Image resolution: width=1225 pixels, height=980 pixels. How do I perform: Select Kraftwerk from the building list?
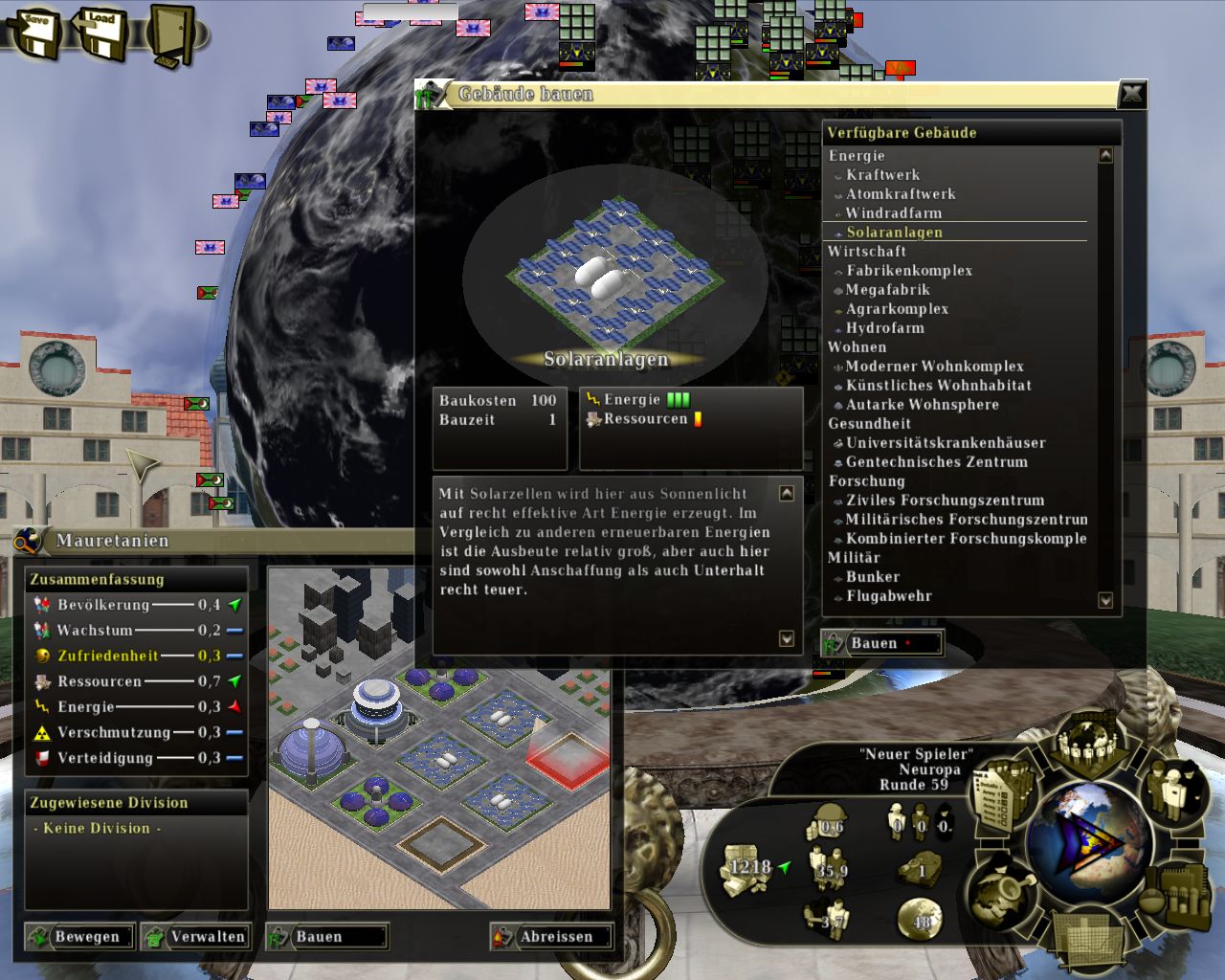point(882,175)
